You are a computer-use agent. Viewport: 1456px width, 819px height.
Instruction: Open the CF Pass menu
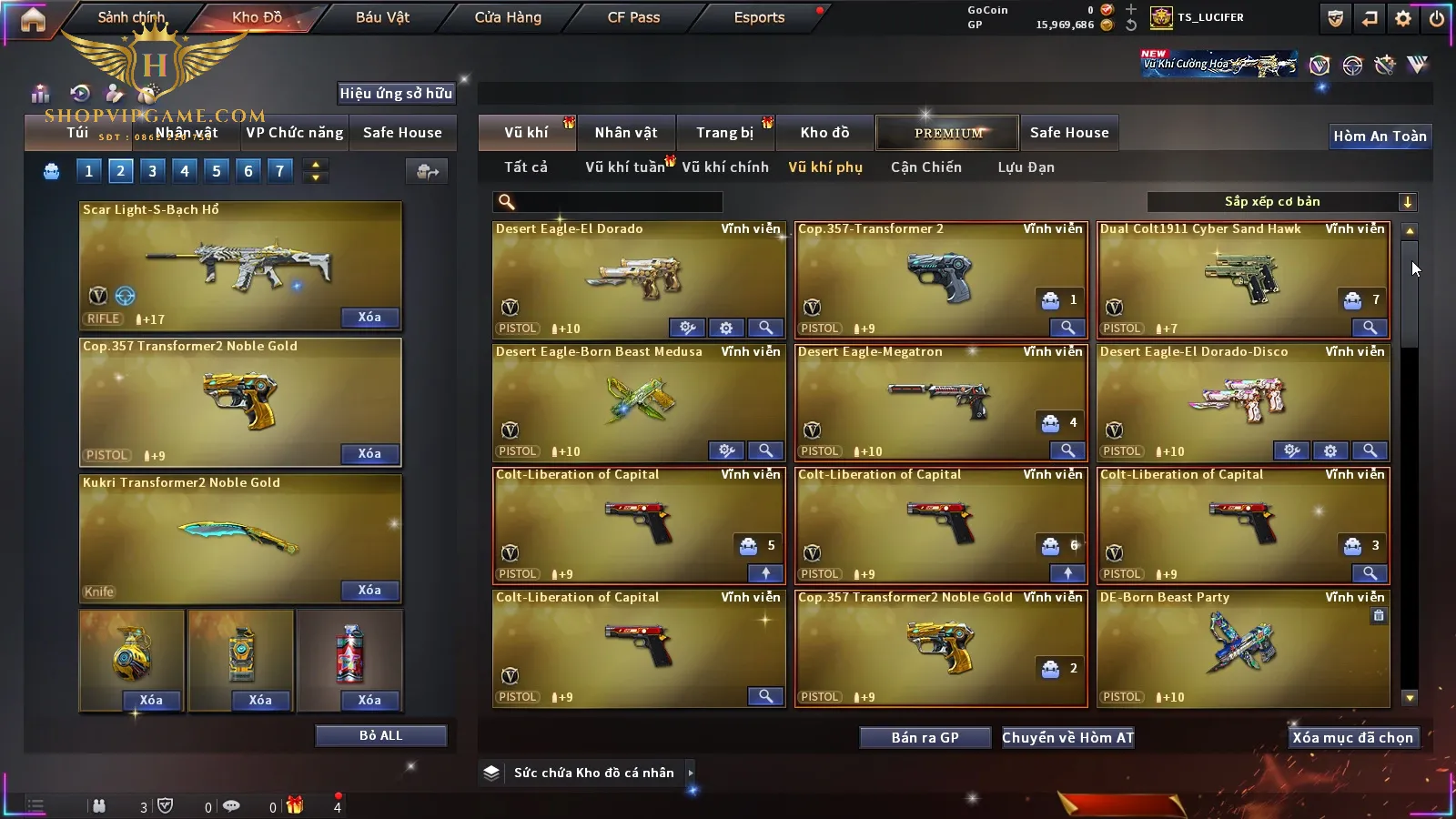[633, 17]
